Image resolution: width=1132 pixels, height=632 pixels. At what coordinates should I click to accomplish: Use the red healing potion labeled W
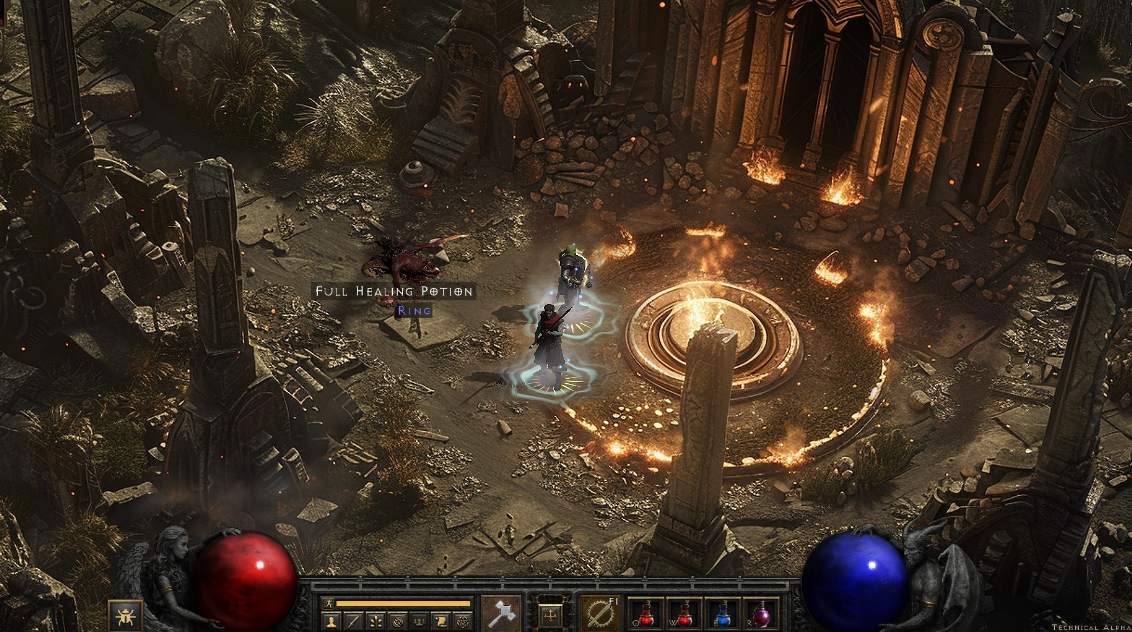[685, 613]
